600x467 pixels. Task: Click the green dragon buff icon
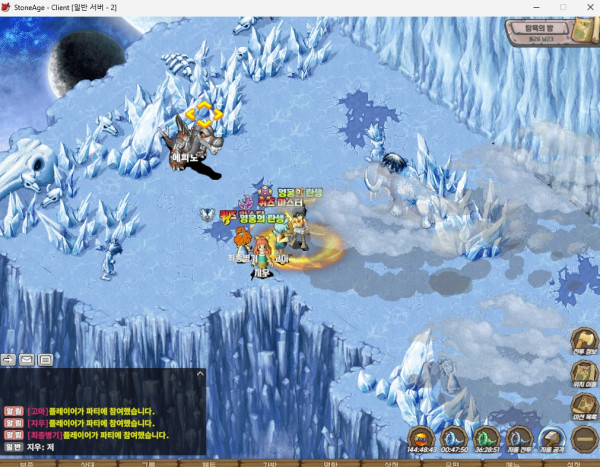coord(486,437)
